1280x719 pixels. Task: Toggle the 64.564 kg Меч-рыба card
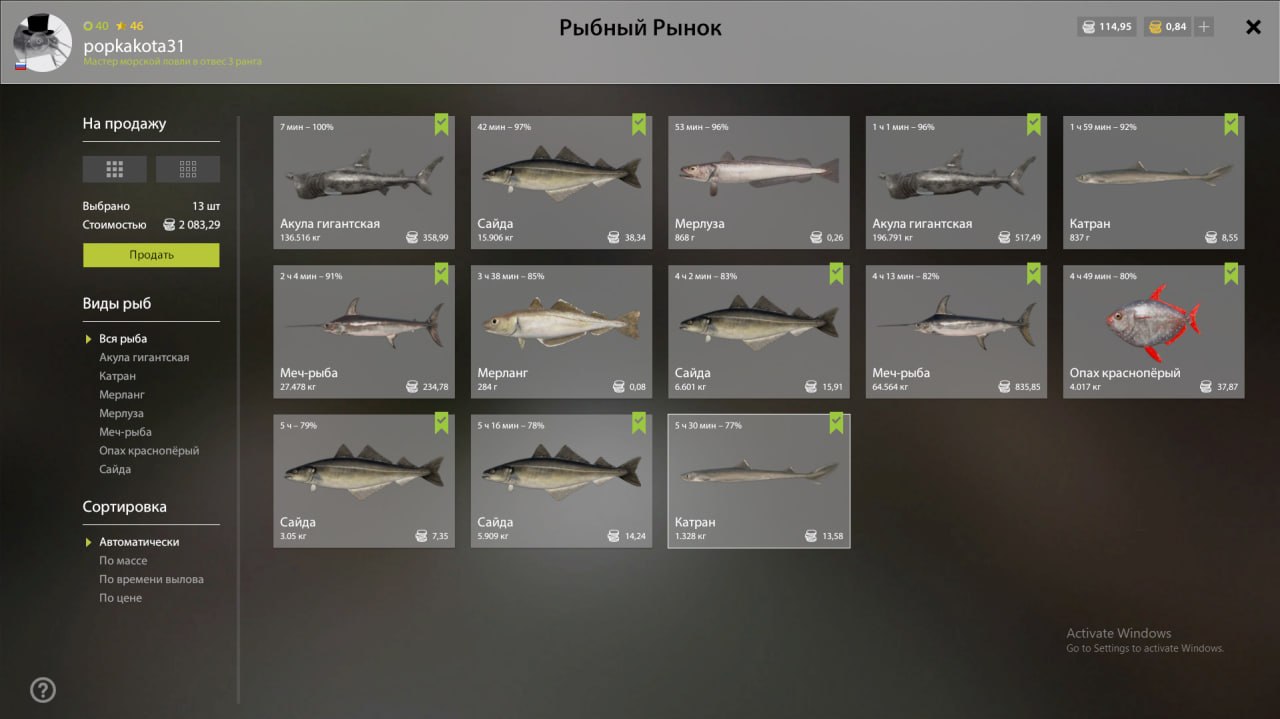point(956,331)
